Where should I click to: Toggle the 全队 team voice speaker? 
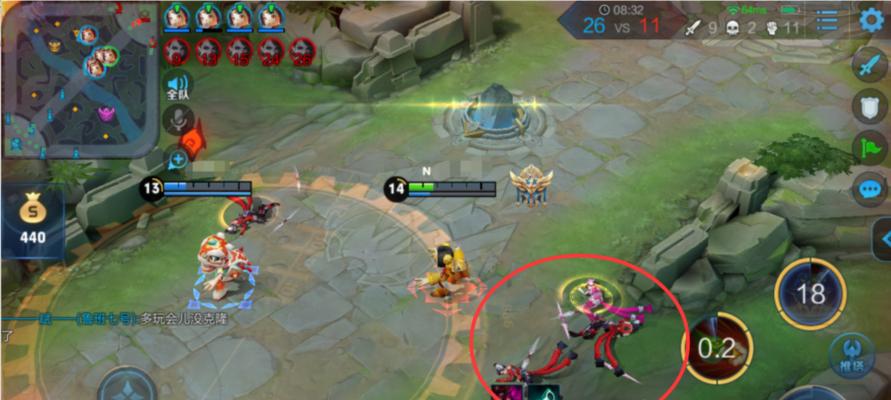(x=178, y=88)
